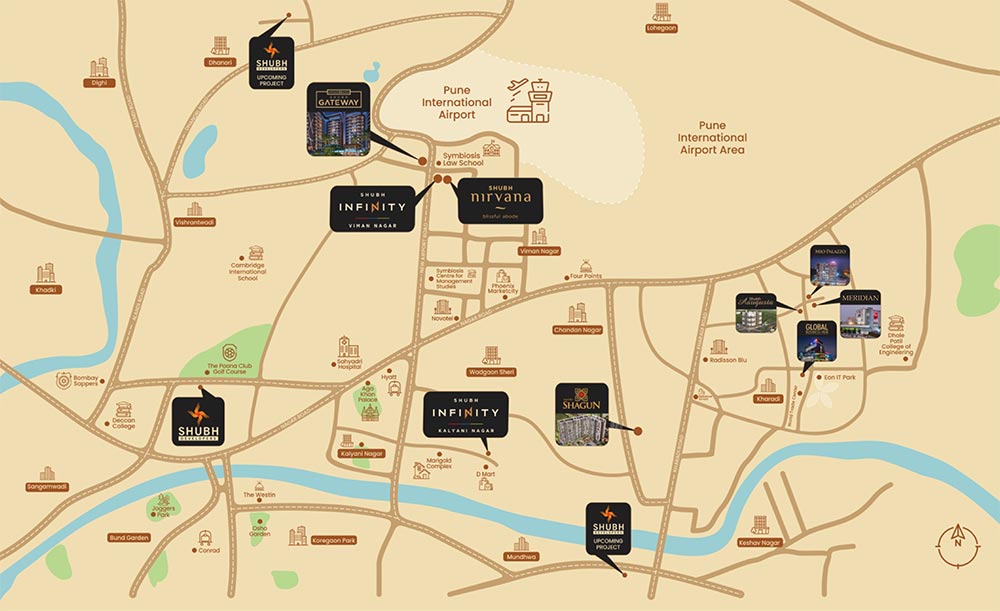Image resolution: width=1000 pixels, height=611 pixels.
Task: Select the upcoming project marker near Dhanori
Action: coord(271,62)
